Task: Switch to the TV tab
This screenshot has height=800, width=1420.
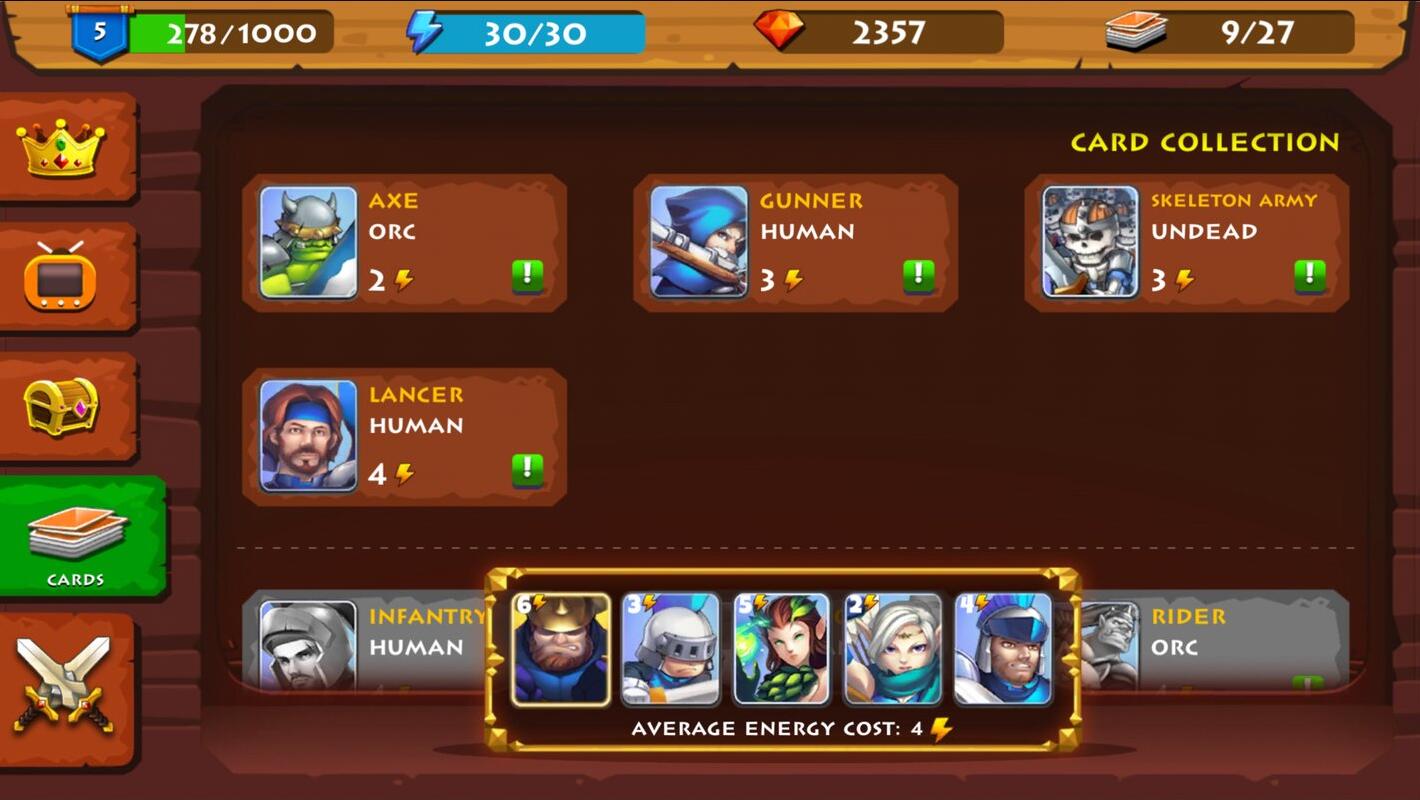Action: point(62,277)
